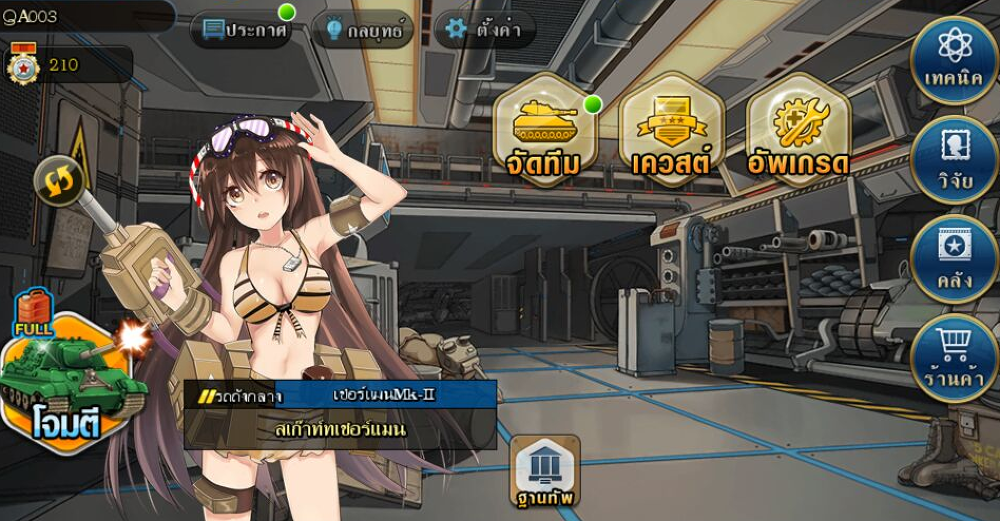
Task: Open the คลัง storage button
Action: tap(955, 258)
